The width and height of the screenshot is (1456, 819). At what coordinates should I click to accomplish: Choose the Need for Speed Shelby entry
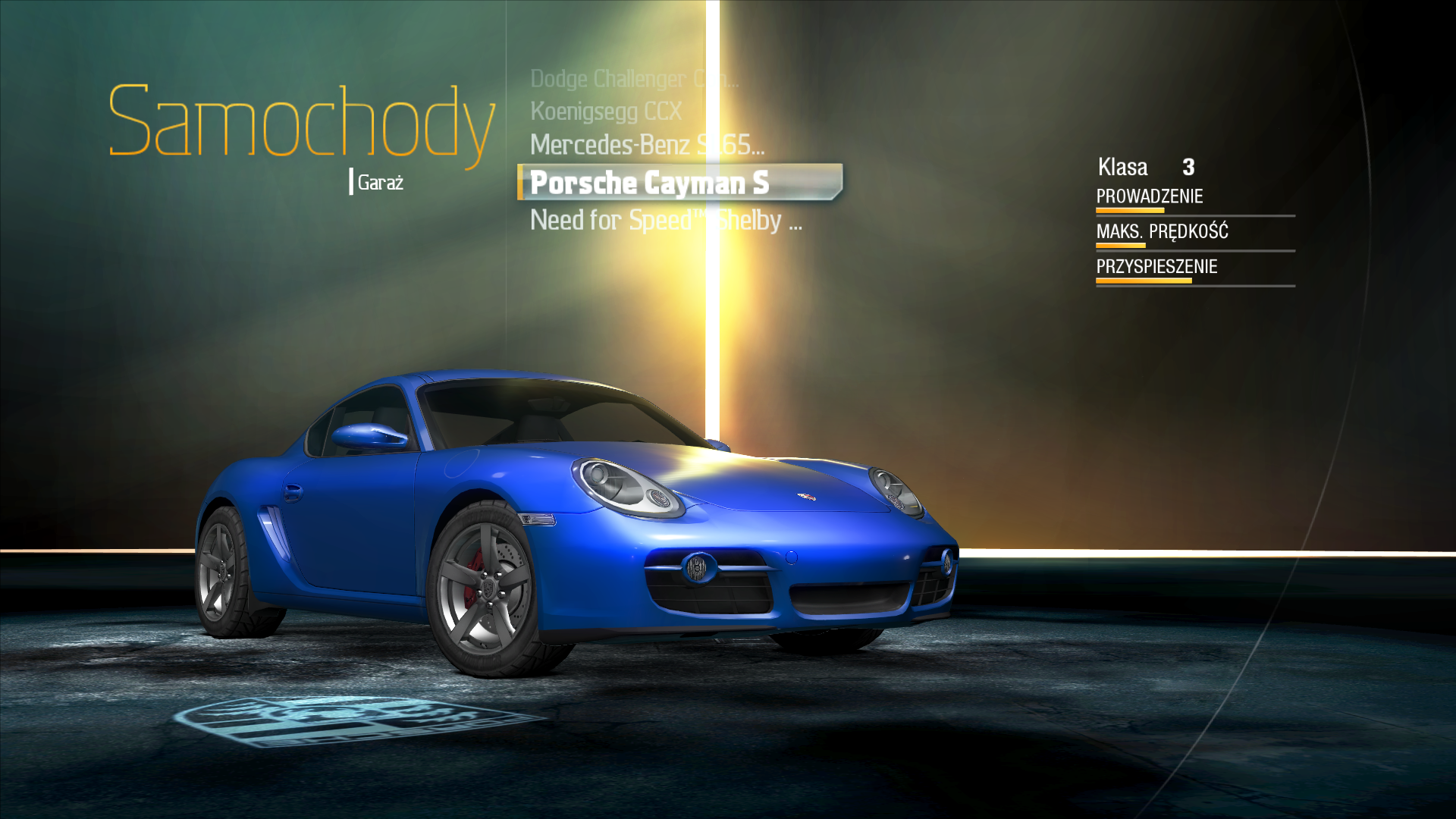point(665,221)
